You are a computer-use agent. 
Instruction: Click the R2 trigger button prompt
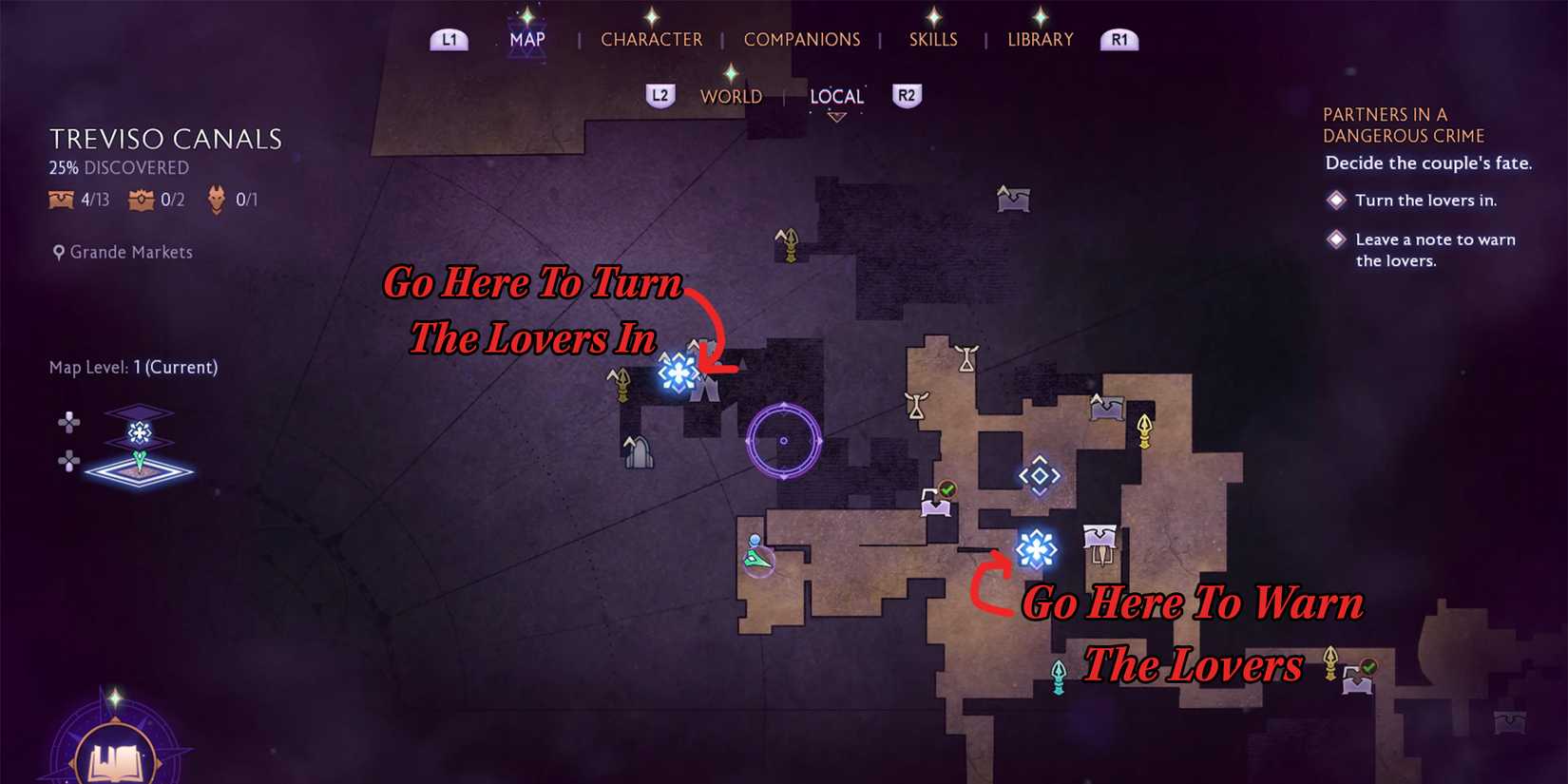[906, 96]
